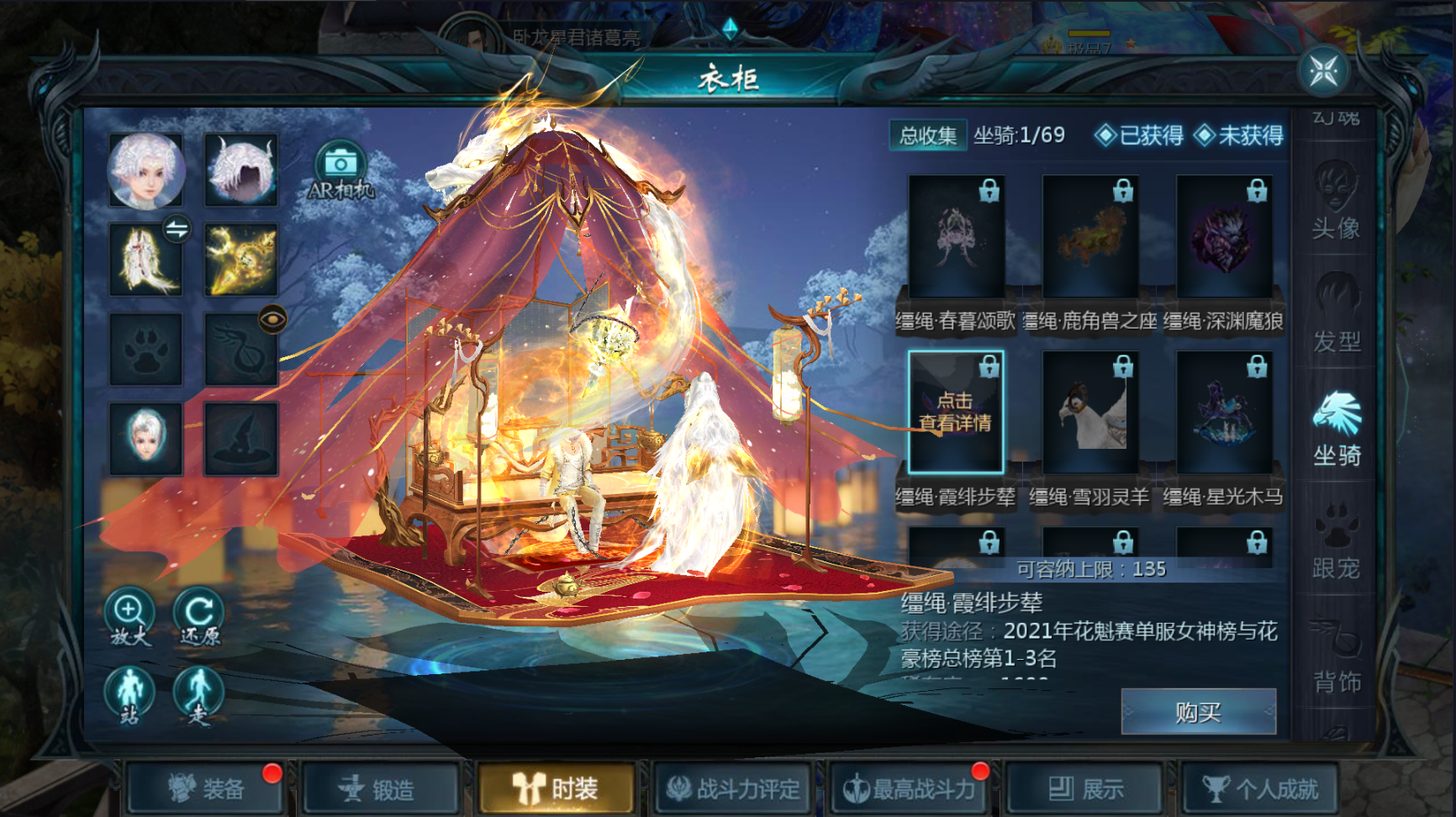Toggle the 未获得 not-obtained filter
1456x817 pixels.
click(1239, 135)
